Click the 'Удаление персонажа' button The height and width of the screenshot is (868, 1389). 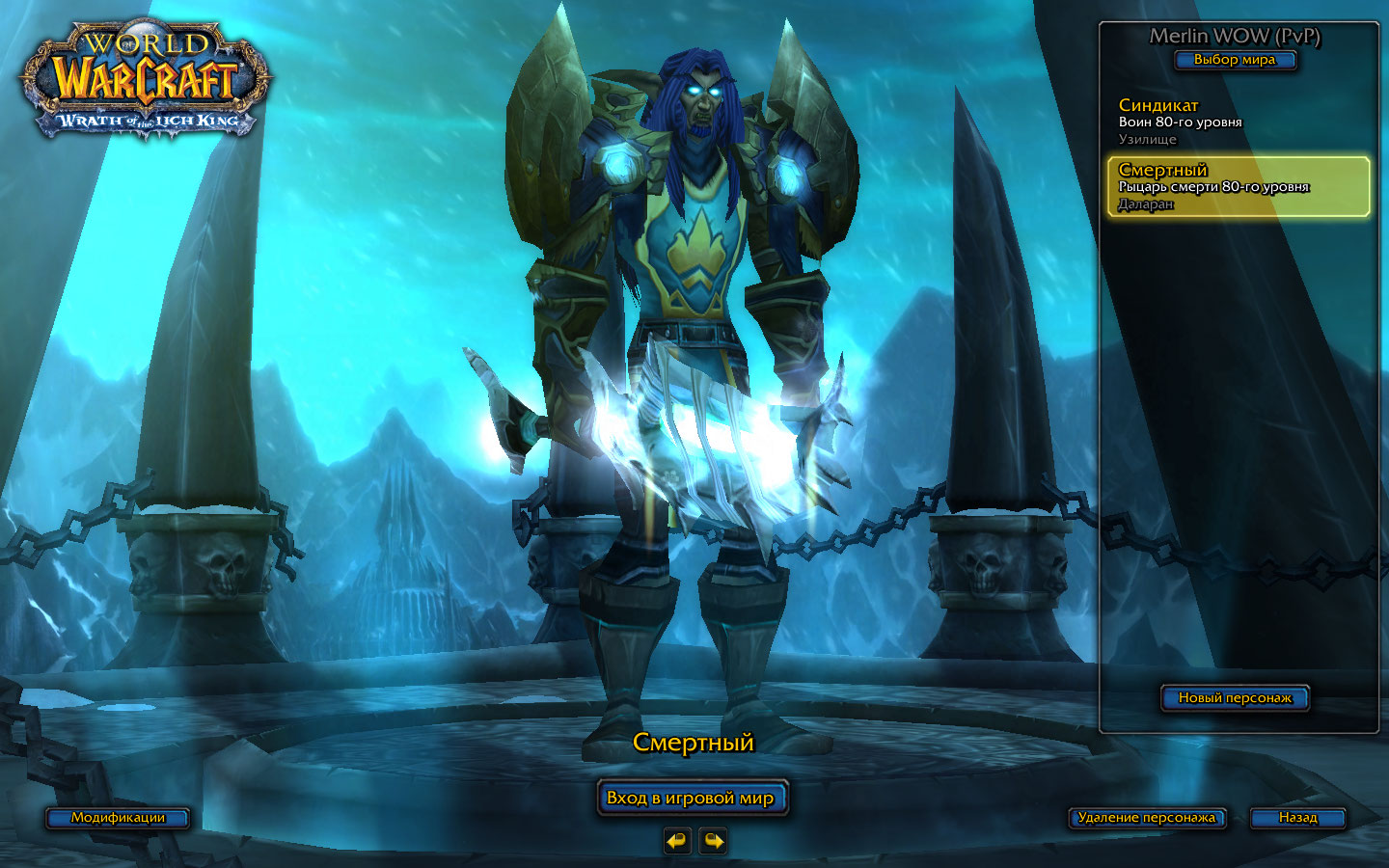coord(1146,818)
